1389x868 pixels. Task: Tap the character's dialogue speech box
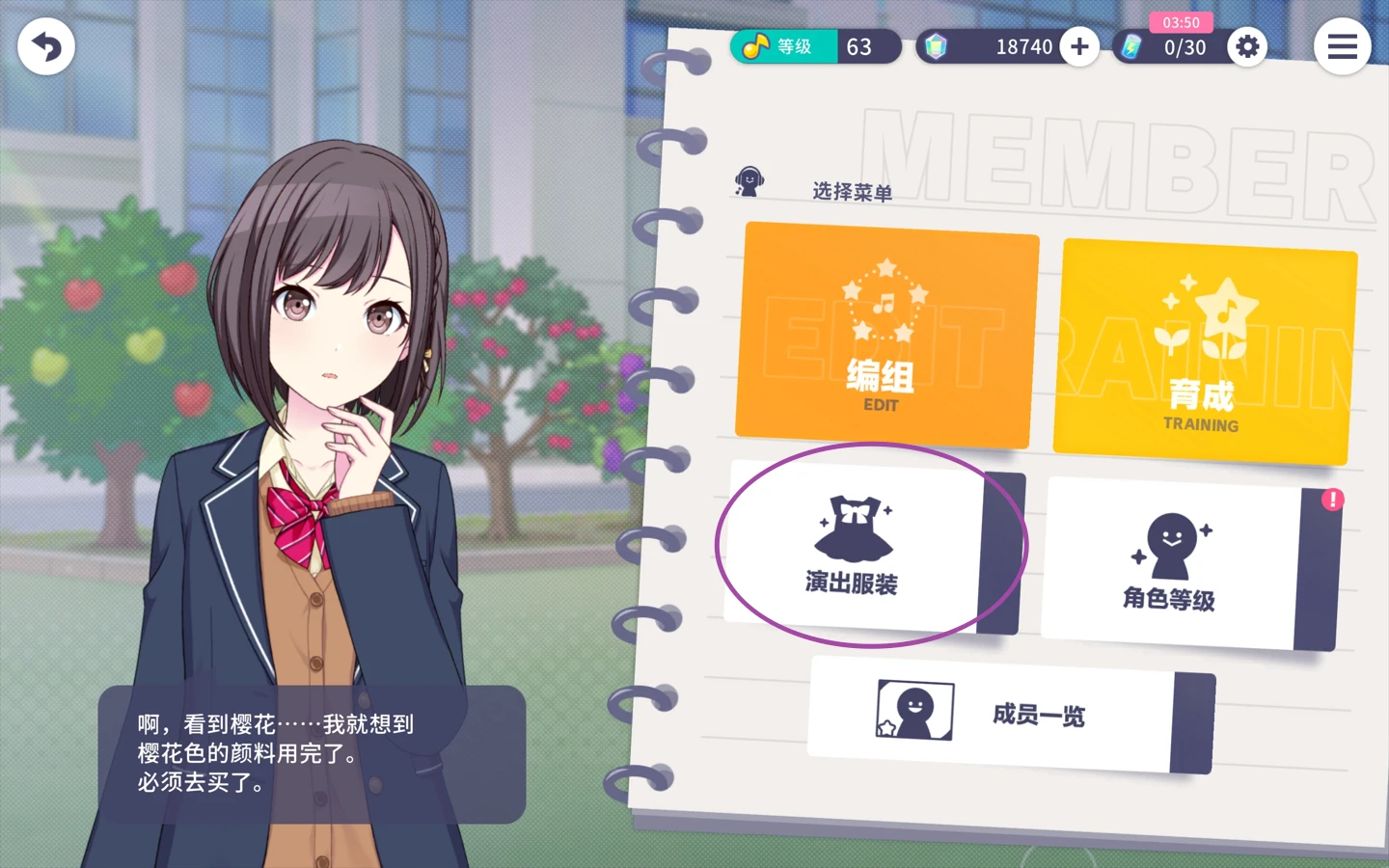coord(311,754)
